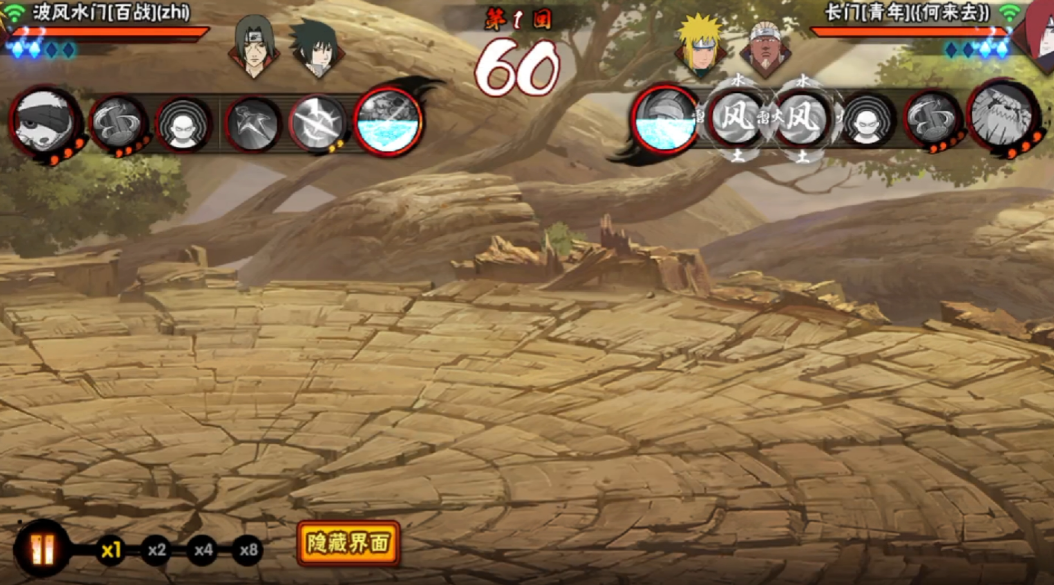This screenshot has width=1054, height=585.
Task: Select the x8 fast-forward speed
Action: 249,549
